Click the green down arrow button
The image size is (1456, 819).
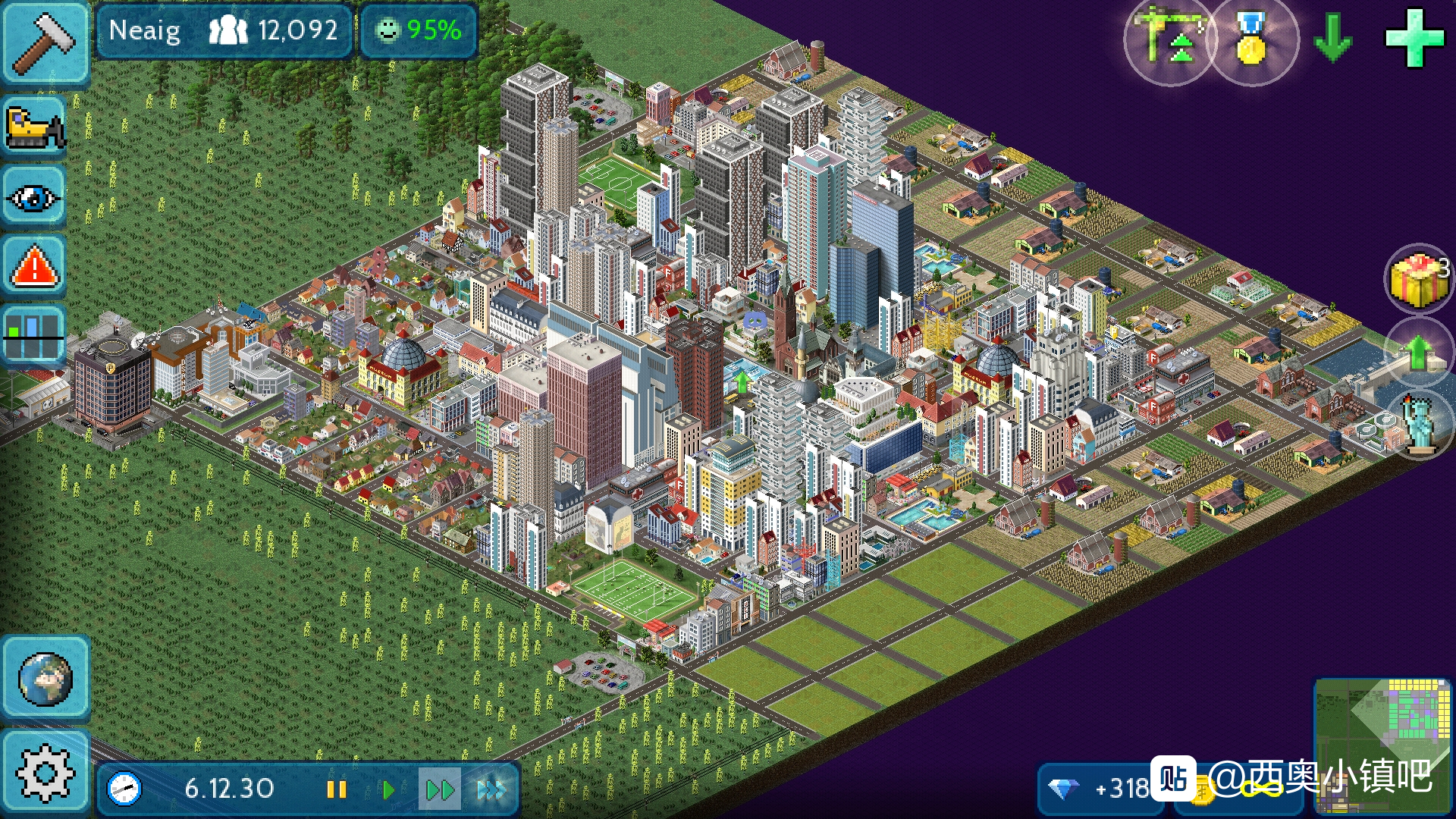point(1332,38)
